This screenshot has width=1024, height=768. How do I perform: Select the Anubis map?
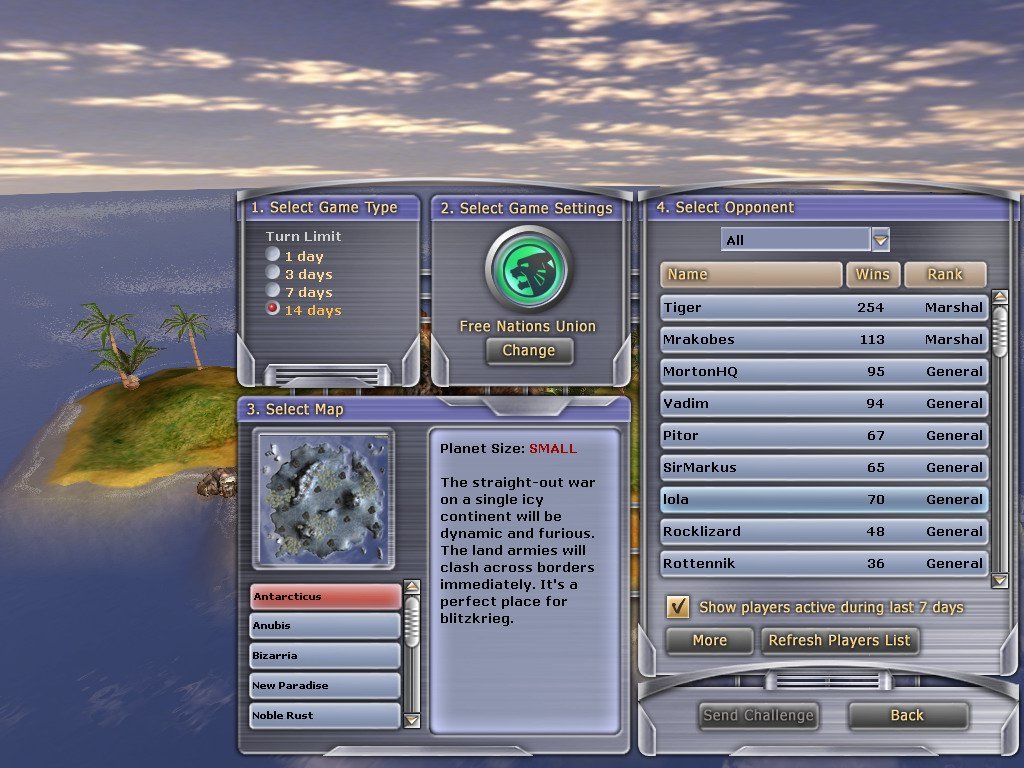[x=325, y=626]
